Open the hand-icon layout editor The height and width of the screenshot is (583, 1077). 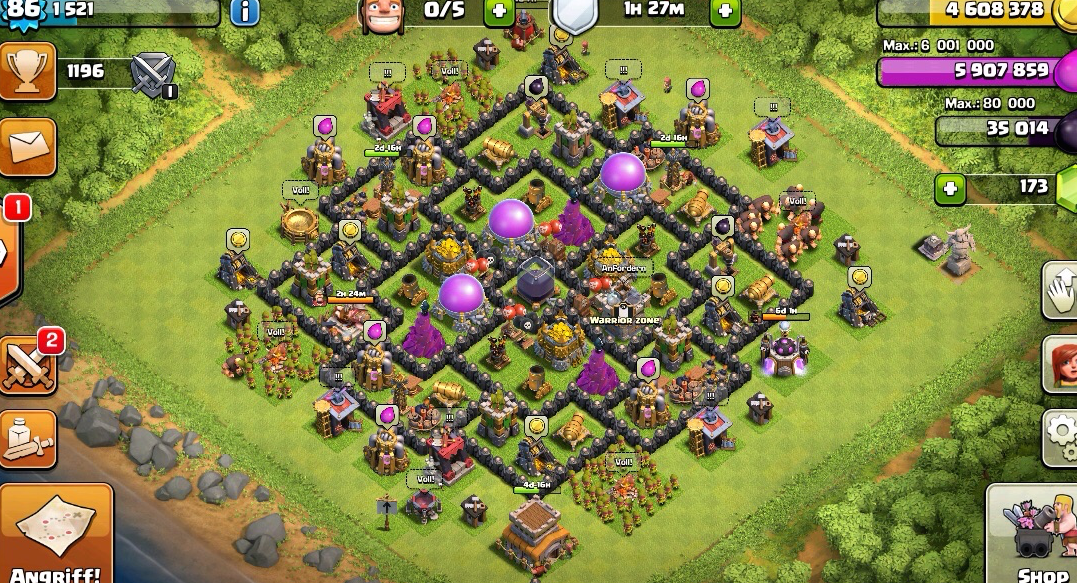(1060, 290)
